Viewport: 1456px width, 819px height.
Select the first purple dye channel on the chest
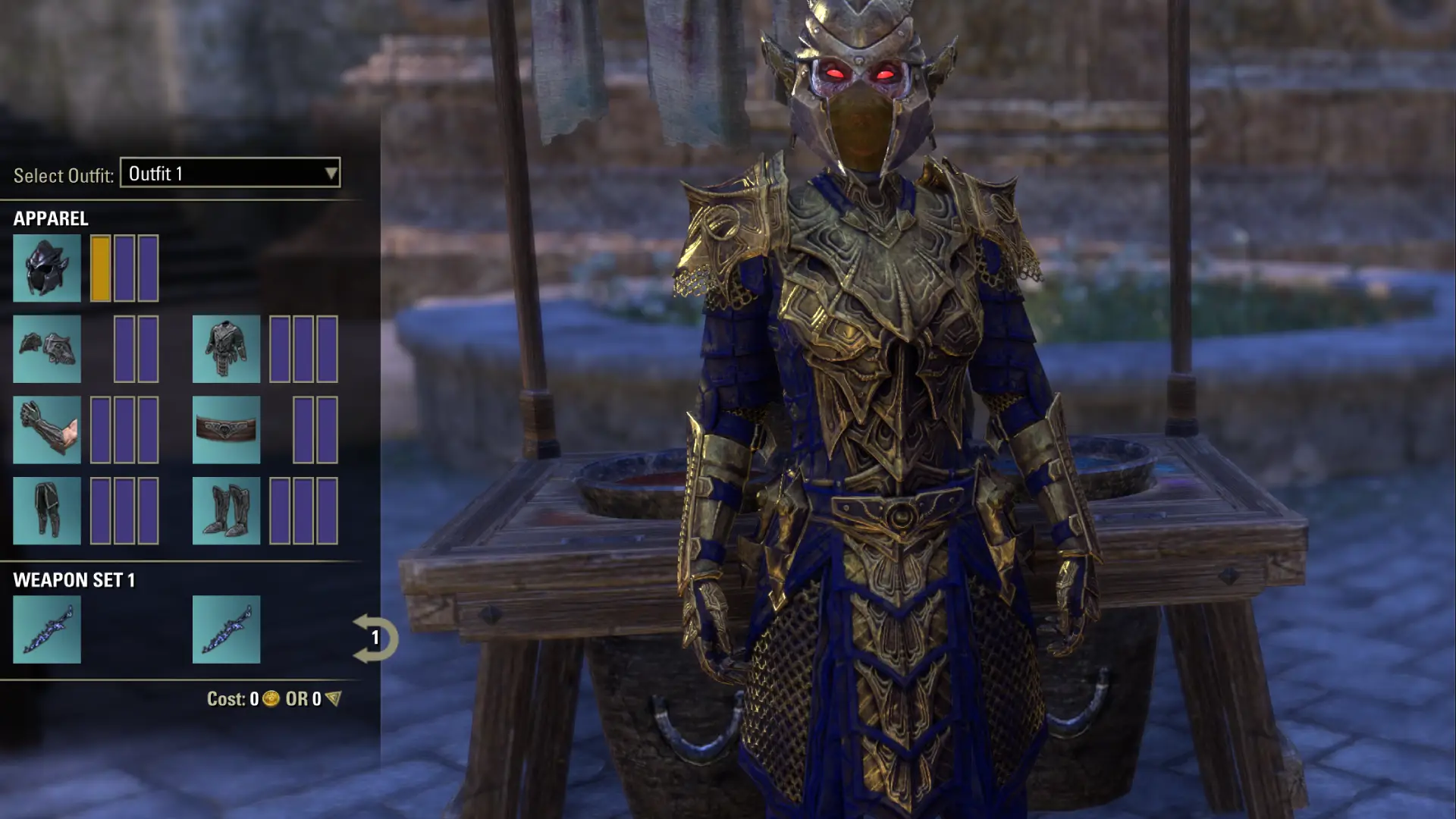coord(281,349)
